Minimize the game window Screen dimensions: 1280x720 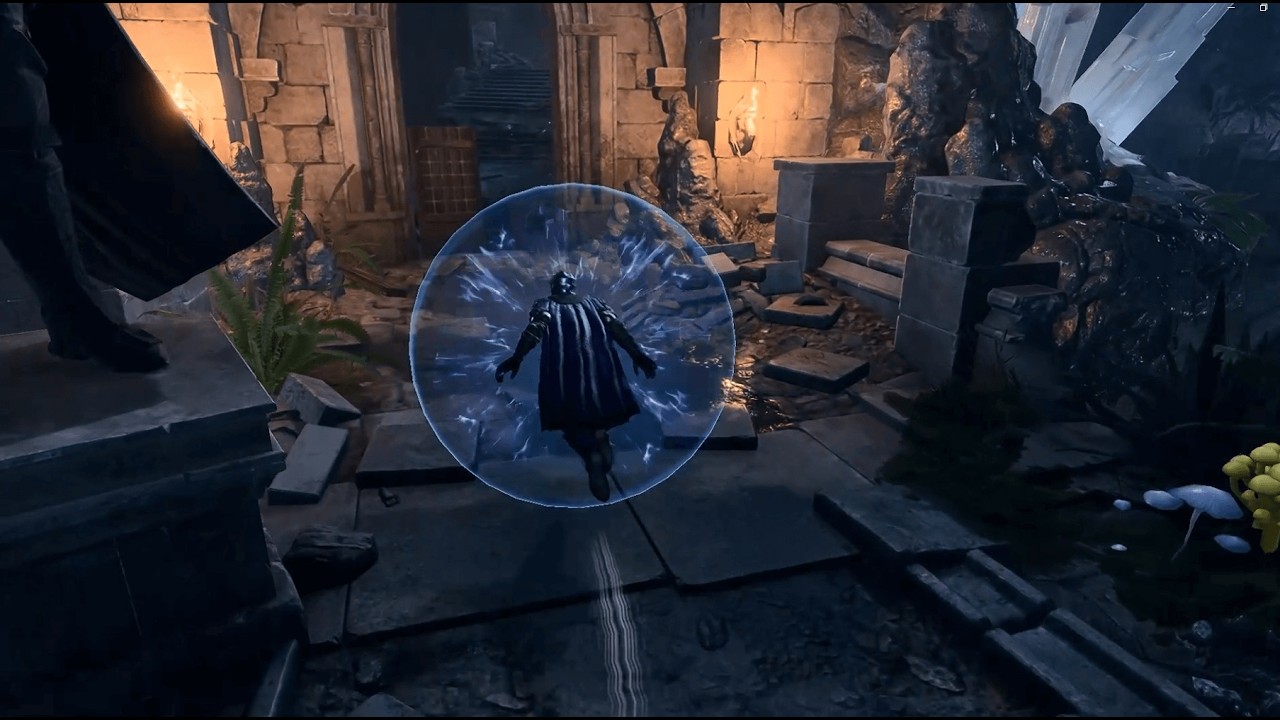click(1231, 8)
